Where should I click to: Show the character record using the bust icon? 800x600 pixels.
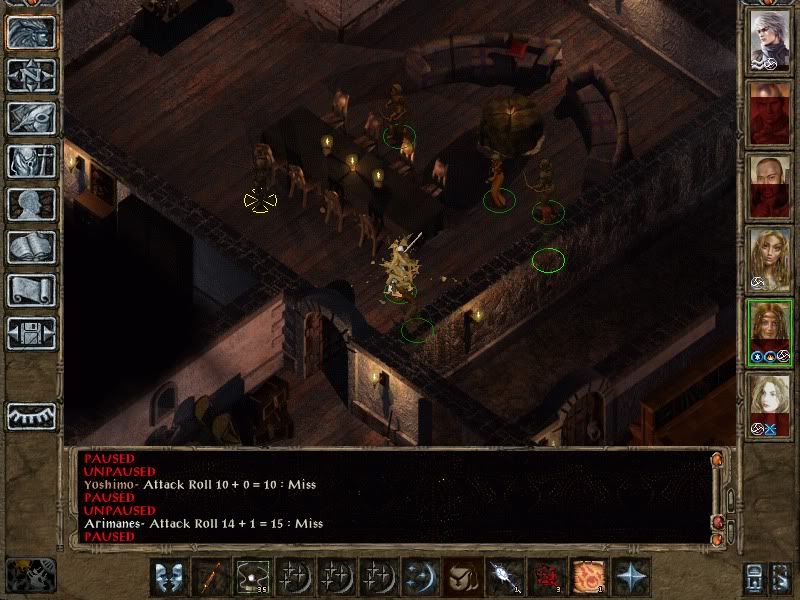[x=31, y=204]
